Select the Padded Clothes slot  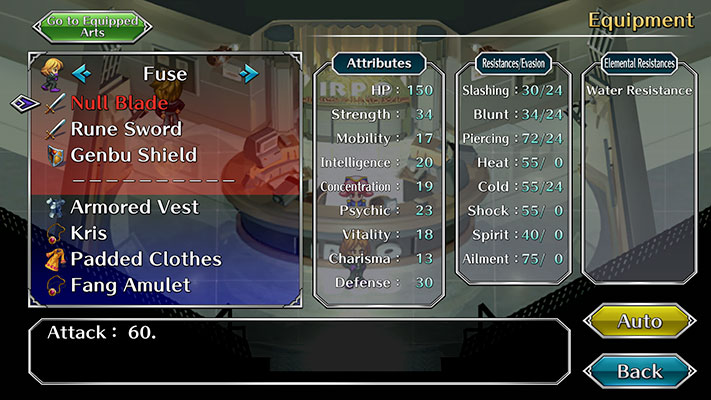point(145,259)
